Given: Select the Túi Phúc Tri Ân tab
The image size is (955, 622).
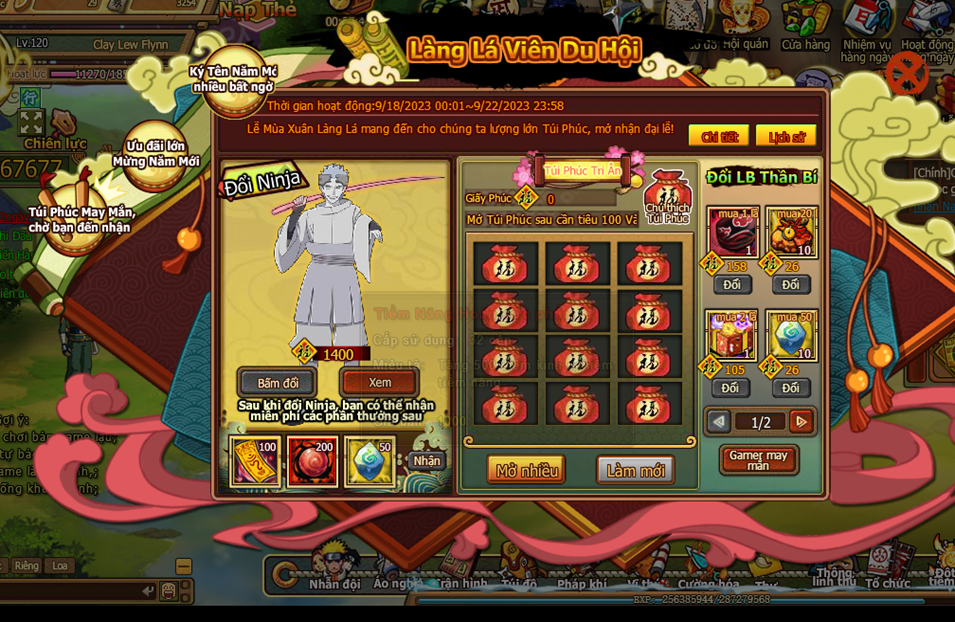Looking at the screenshot, I should click(x=583, y=171).
